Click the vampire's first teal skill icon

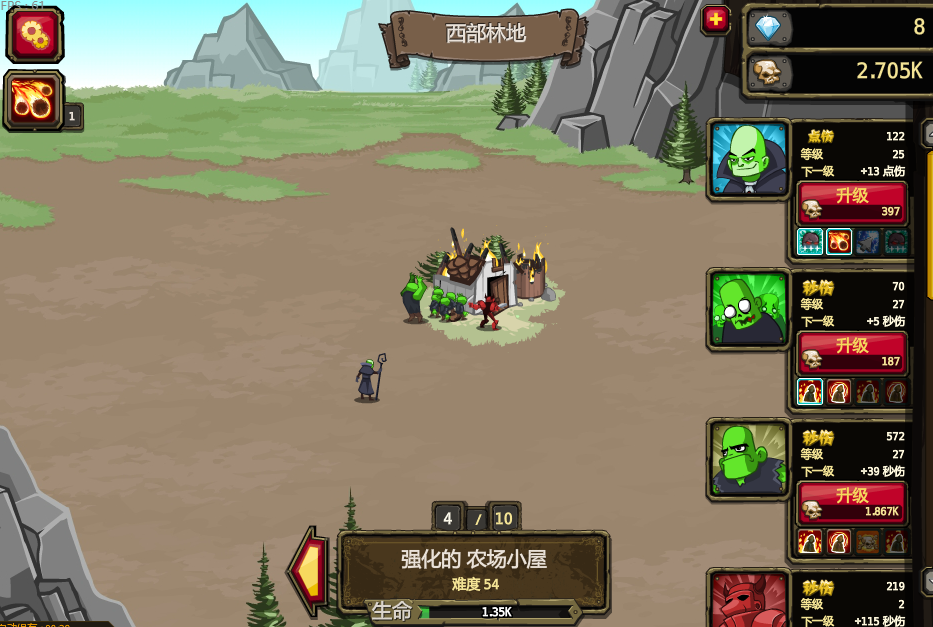(810, 242)
